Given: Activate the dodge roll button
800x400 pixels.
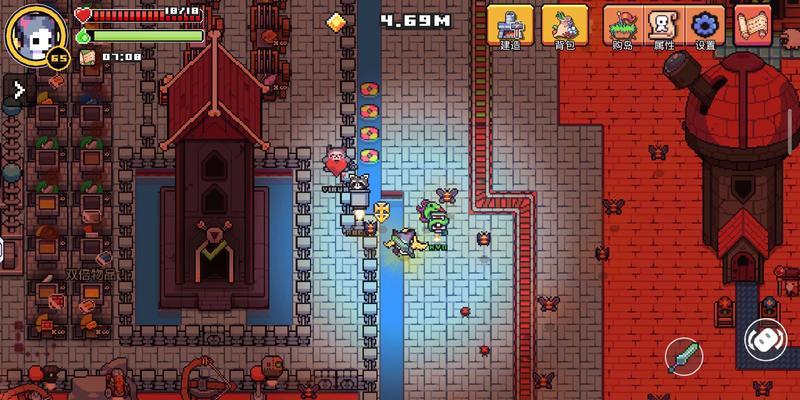Looking at the screenshot, I should point(766,339).
